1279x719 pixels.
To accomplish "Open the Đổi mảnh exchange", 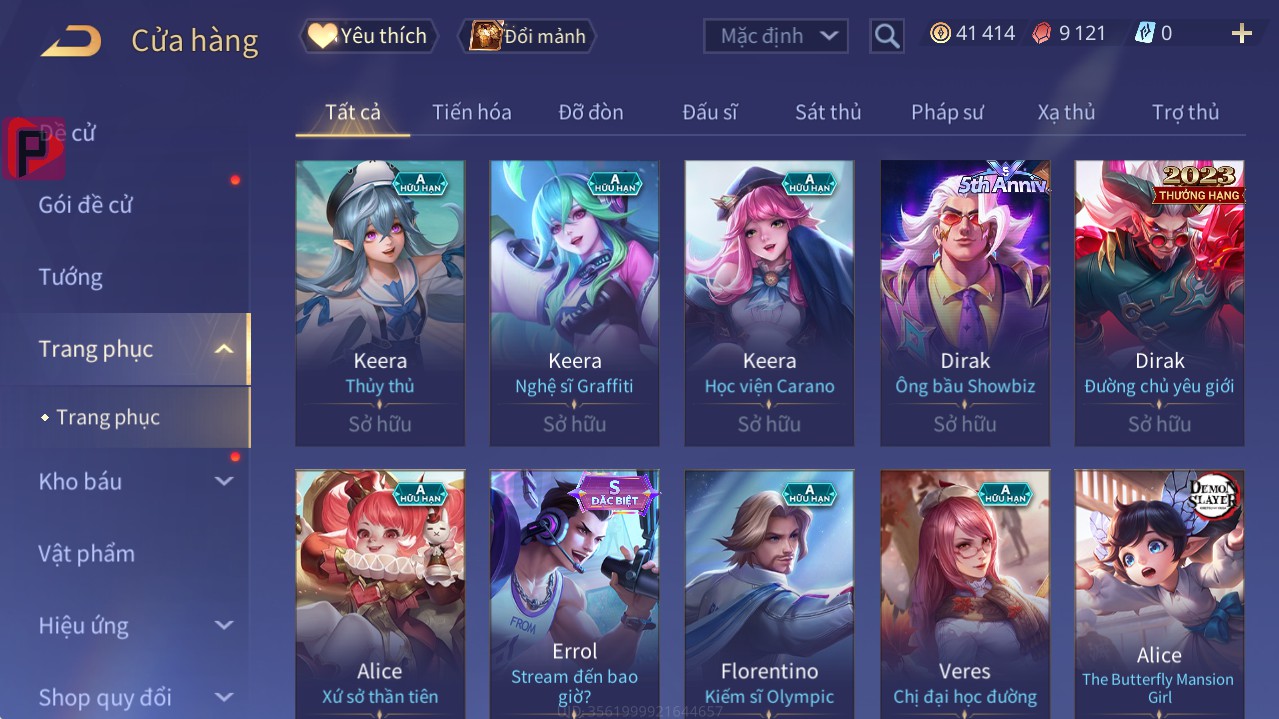I will click(527, 36).
